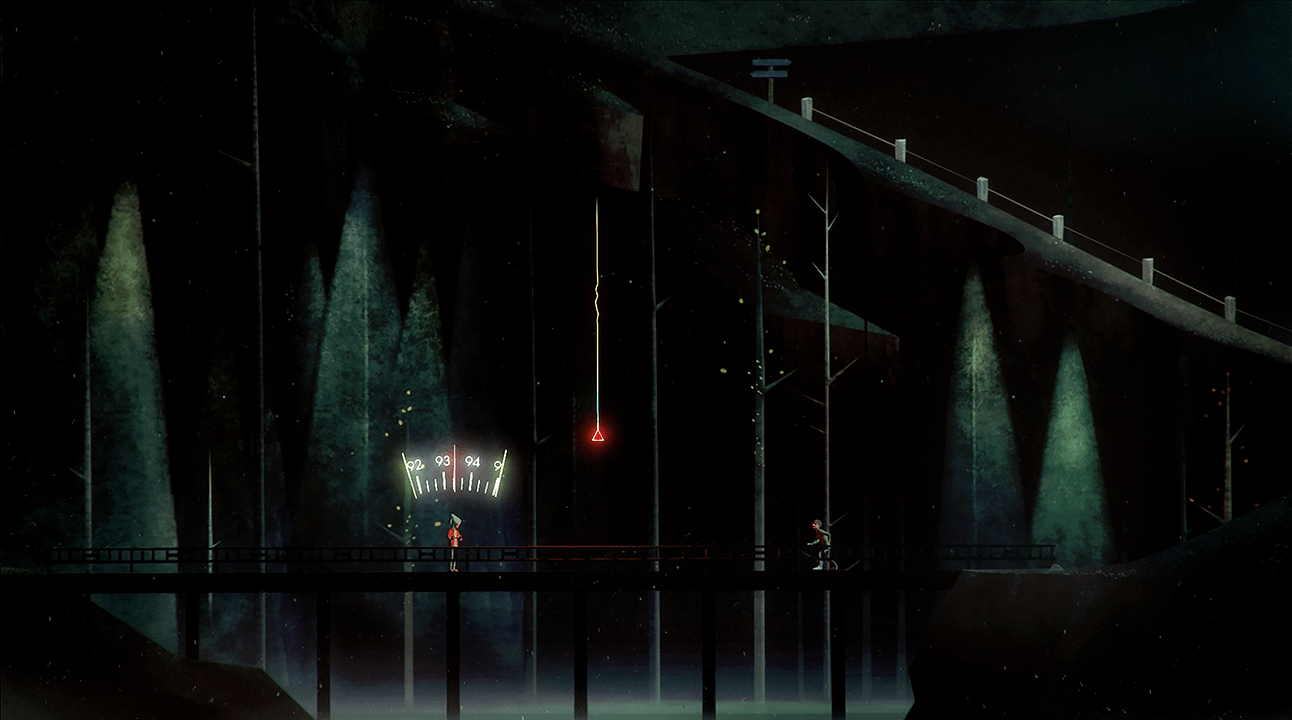Click the partial 9 at the dial's right end
This screenshot has width=1292, height=720.
[x=496, y=464]
